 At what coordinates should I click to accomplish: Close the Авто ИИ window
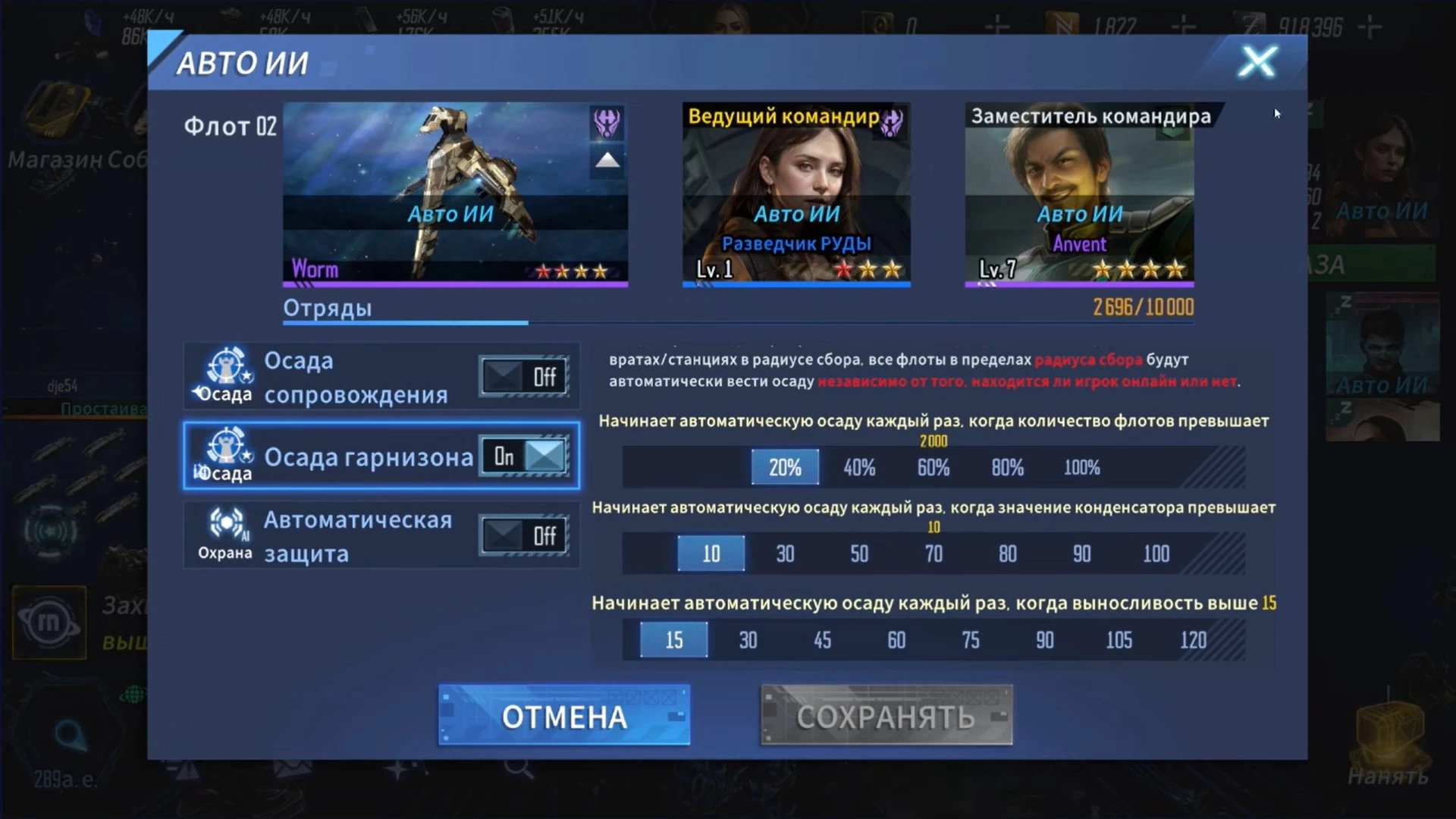(x=1257, y=62)
